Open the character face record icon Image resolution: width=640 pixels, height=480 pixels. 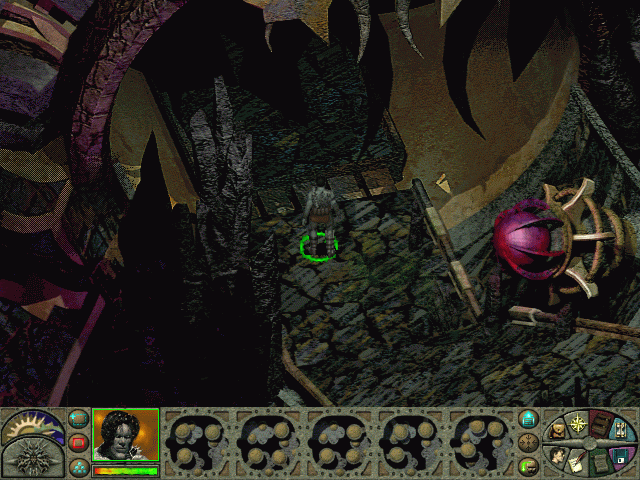pos(556,456)
